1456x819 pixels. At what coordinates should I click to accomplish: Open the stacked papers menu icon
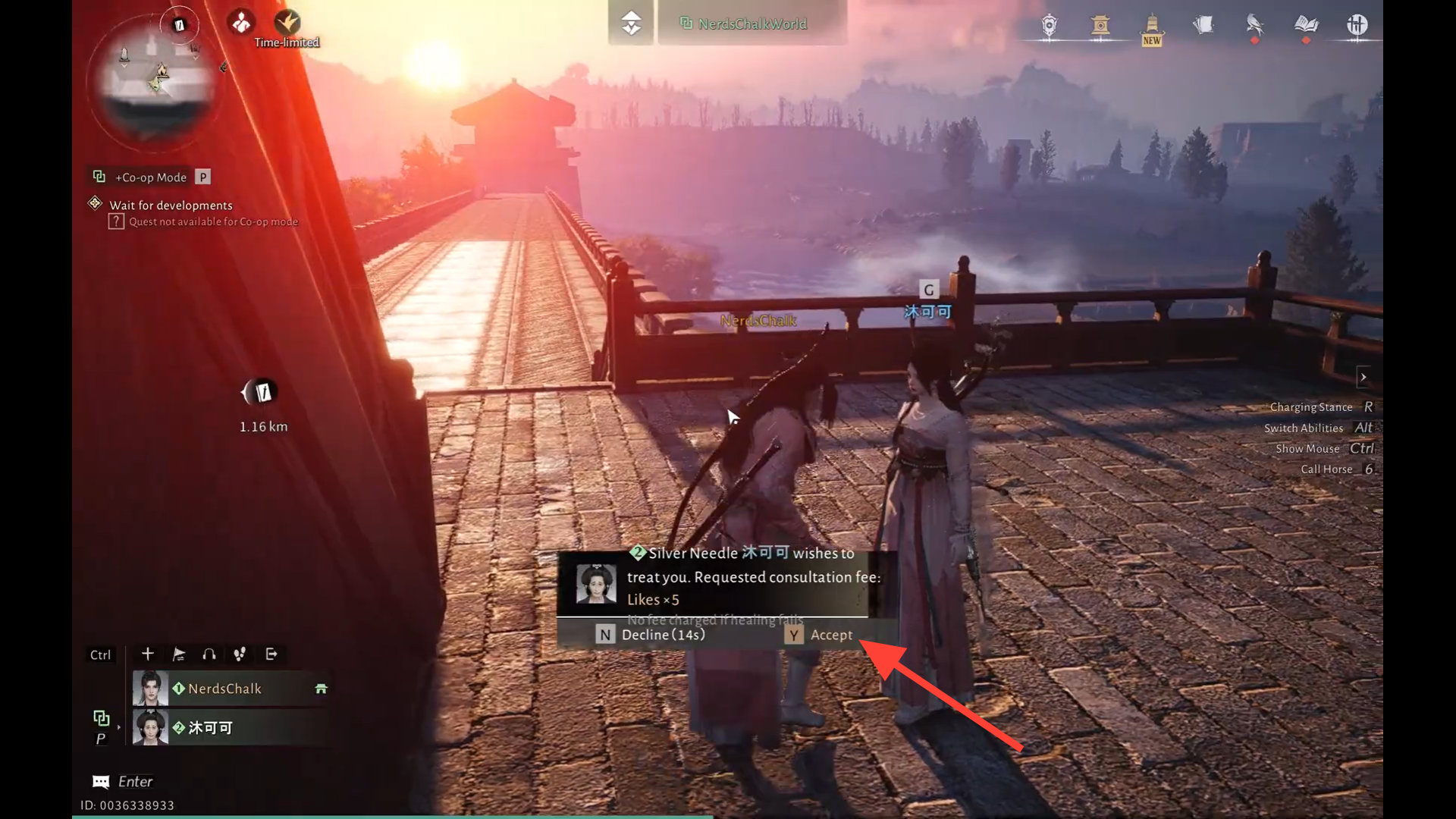point(1203,26)
